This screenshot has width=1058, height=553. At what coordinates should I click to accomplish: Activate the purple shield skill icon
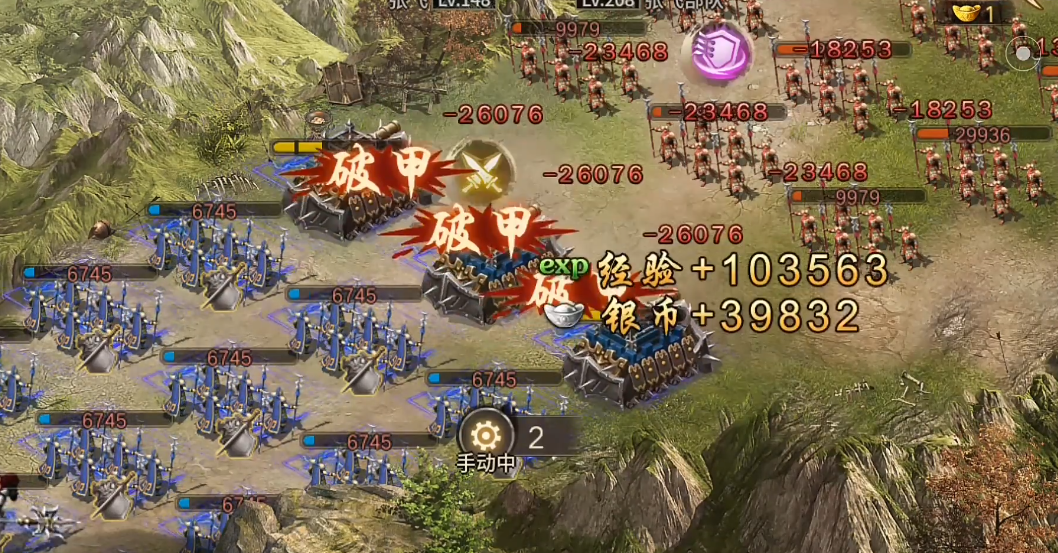[716, 51]
